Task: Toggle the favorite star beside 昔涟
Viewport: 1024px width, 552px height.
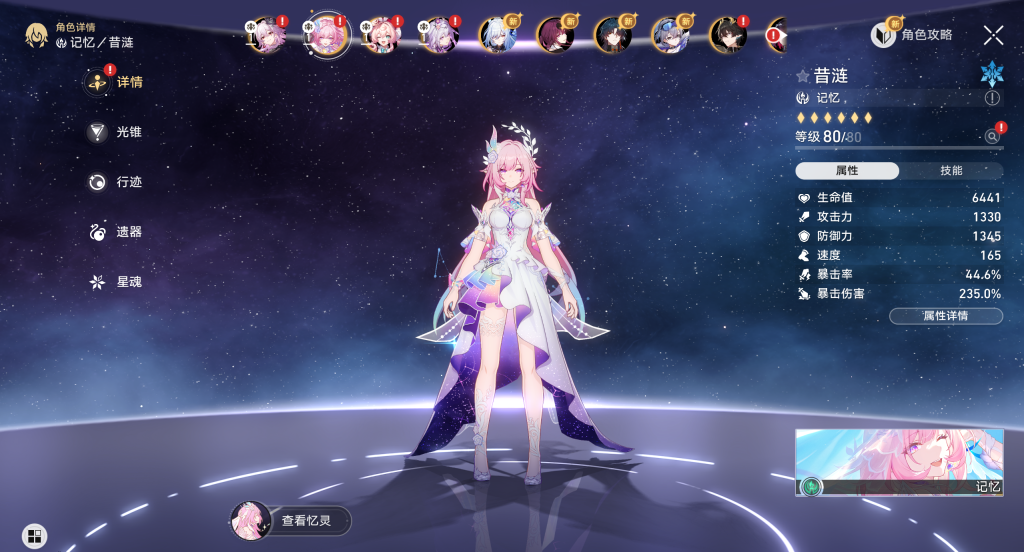Action: [802, 76]
